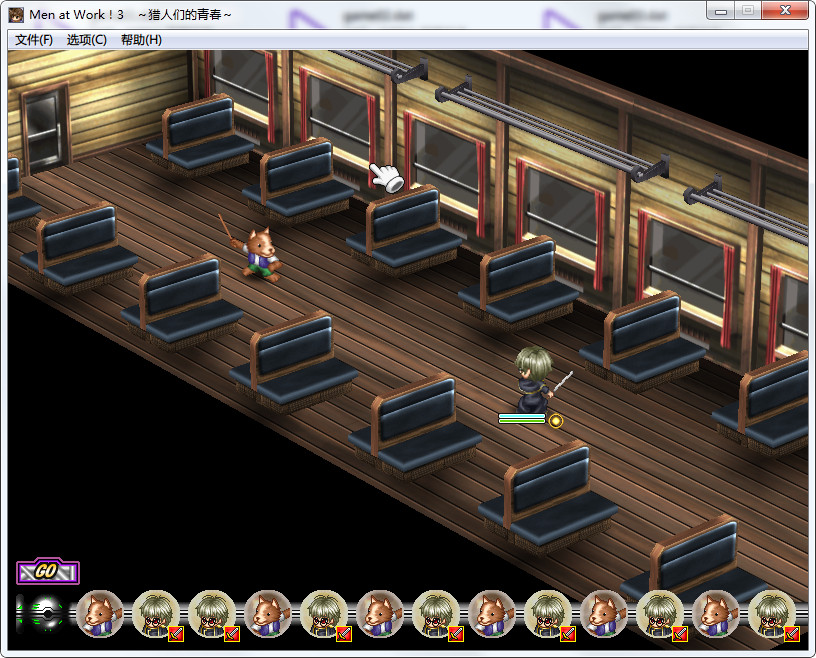Minimize the game window
The height and width of the screenshot is (658, 816).
click(720, 11)
